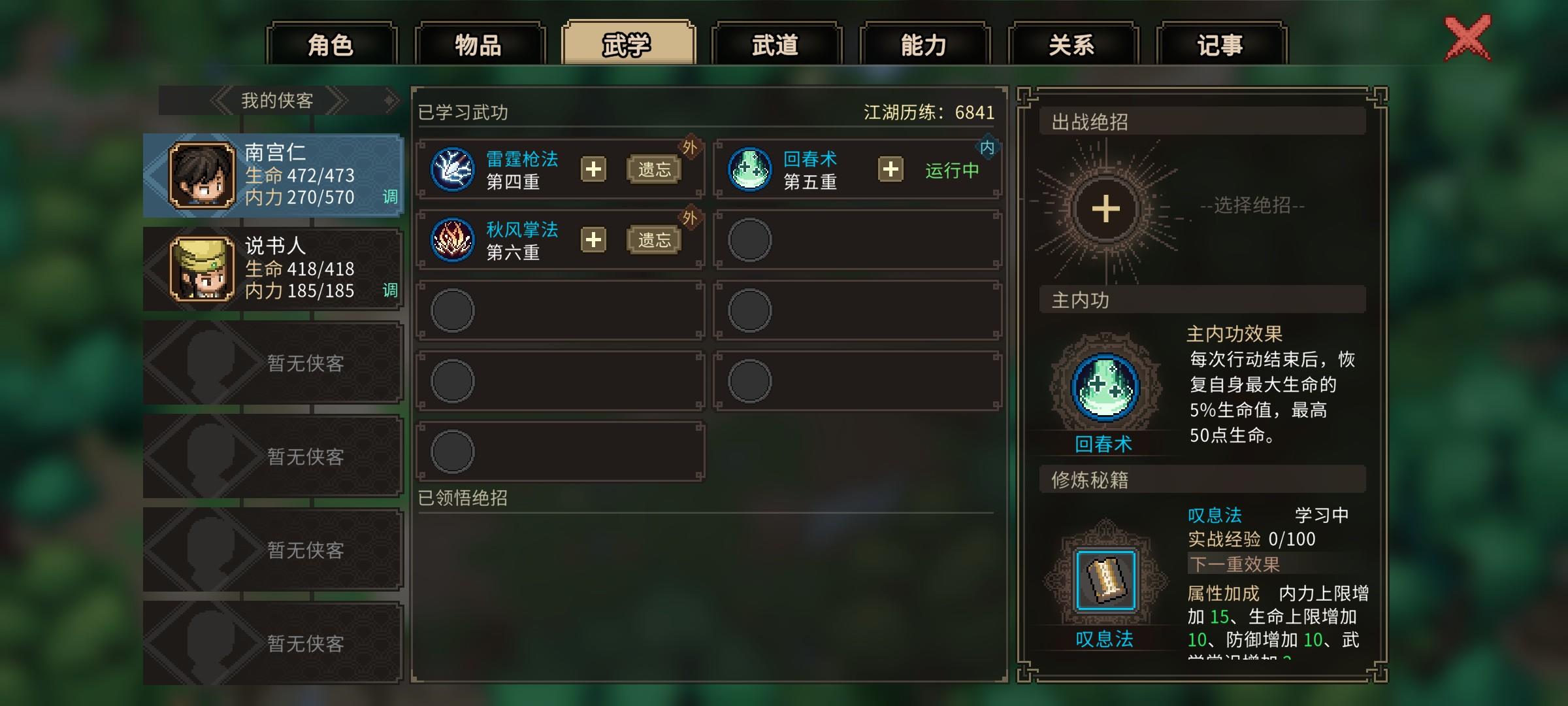Switch to the 武道 tab

[776, 44]
